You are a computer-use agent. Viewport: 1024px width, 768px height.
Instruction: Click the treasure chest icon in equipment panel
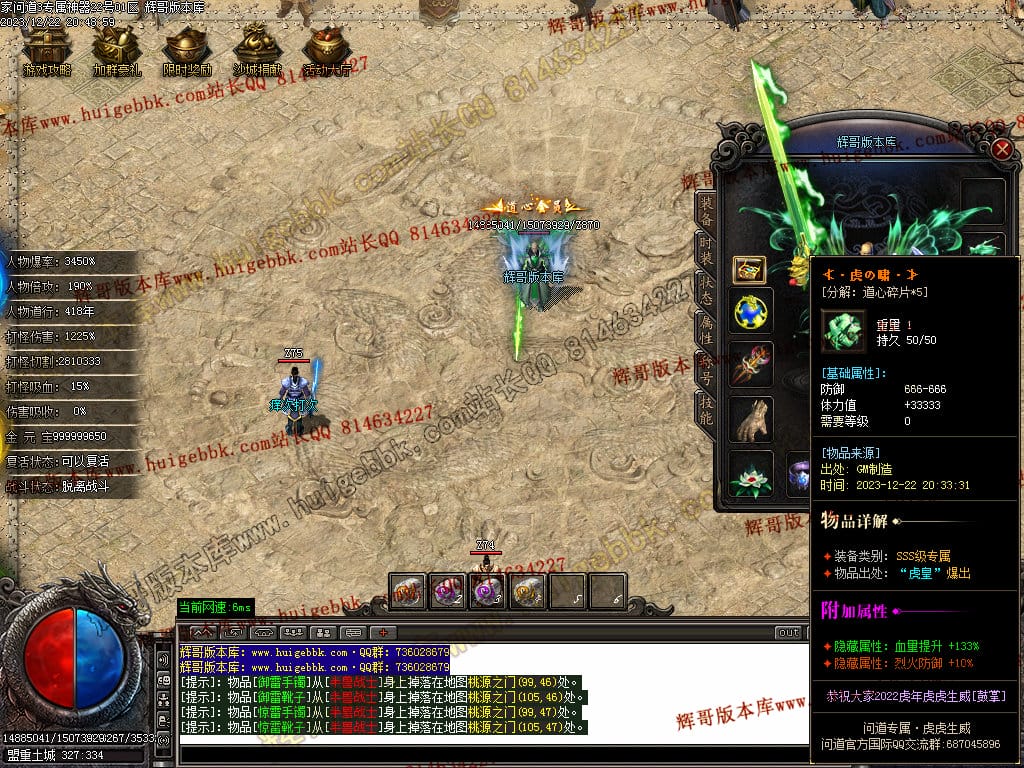coord(749,269)
